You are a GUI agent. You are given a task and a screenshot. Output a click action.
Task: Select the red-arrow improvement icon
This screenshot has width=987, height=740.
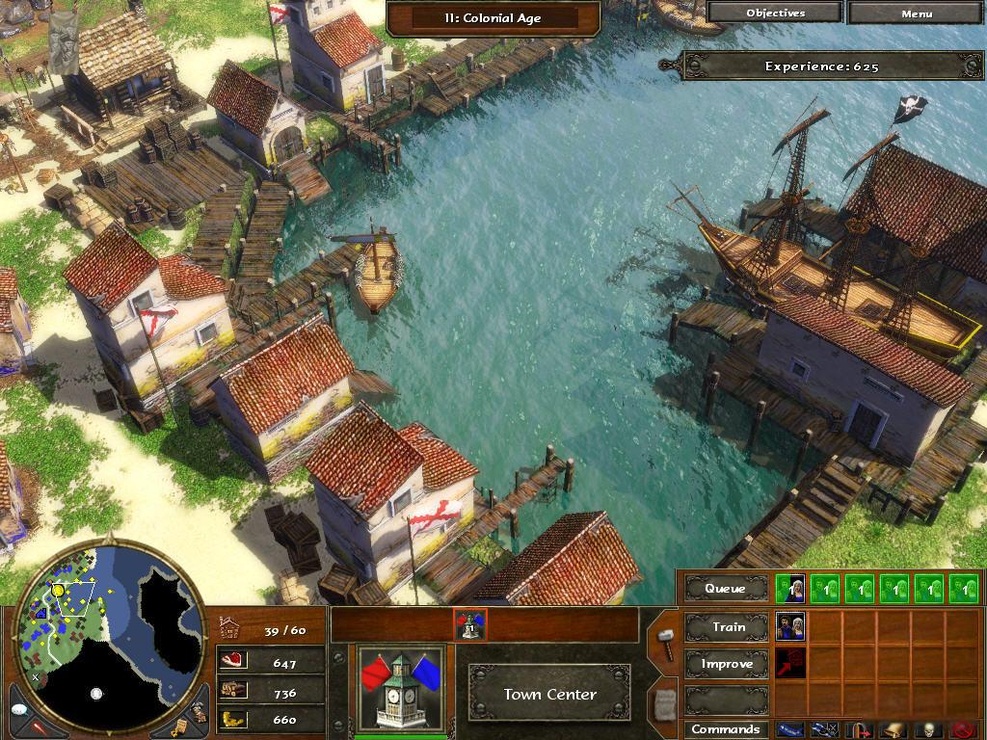point(790,663)
